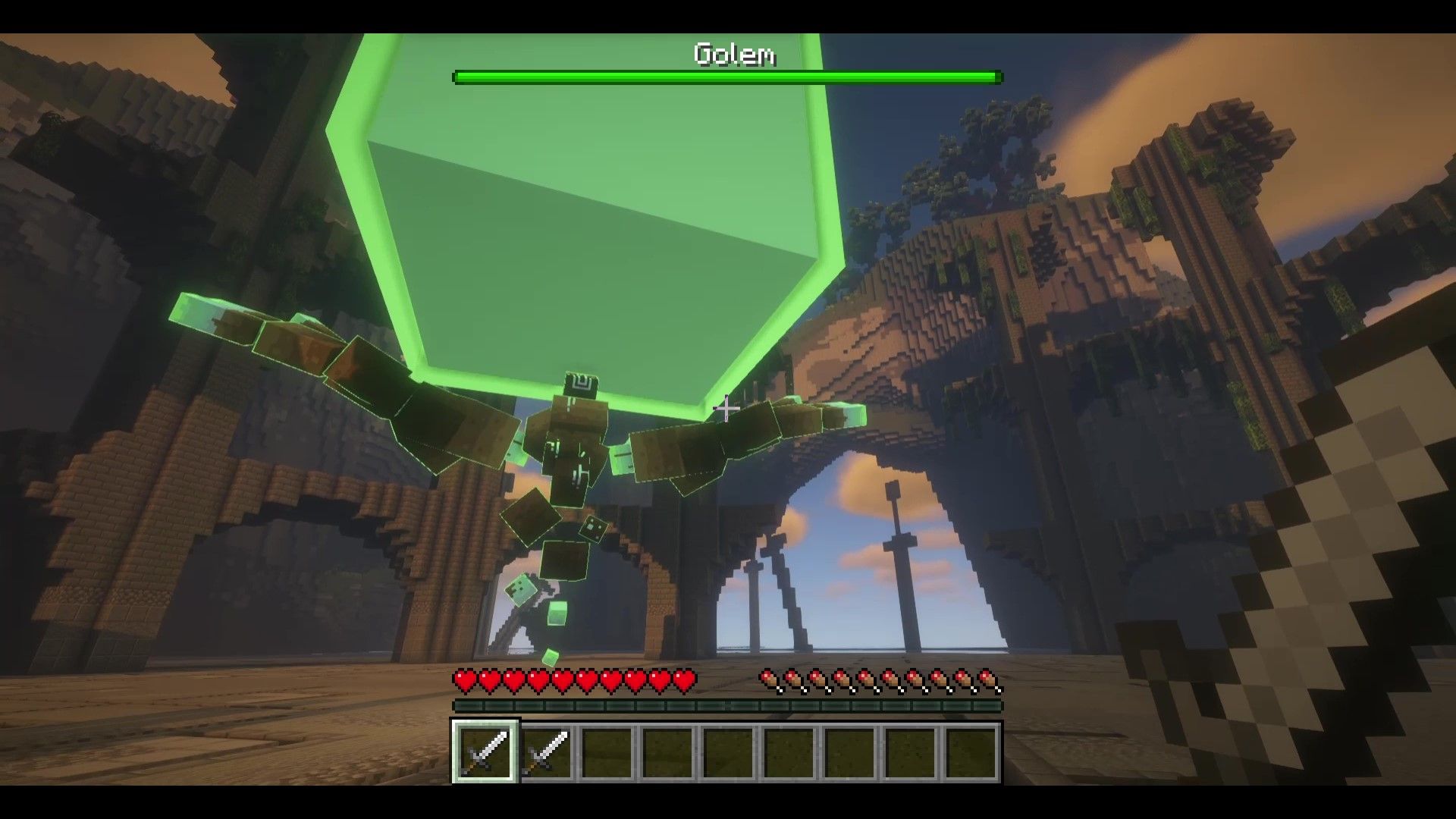Select the sword in the second hotbar slot
Viewport: 1456px width, 819px height.
point(548,752)
